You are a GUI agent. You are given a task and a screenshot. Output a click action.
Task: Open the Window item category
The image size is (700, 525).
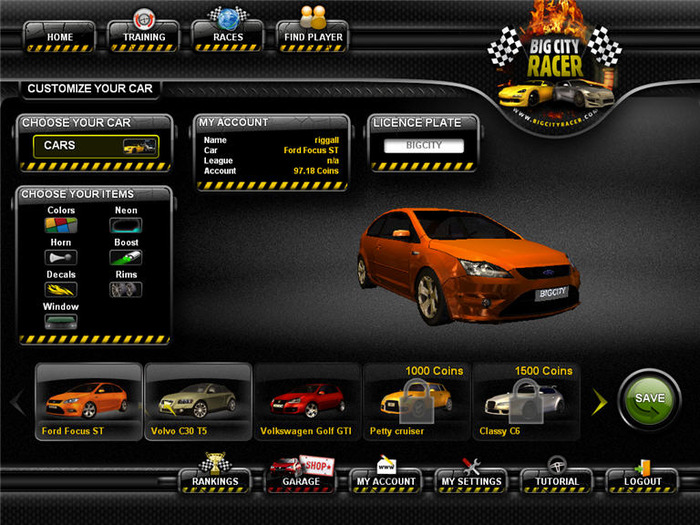[x=61, y=322]
